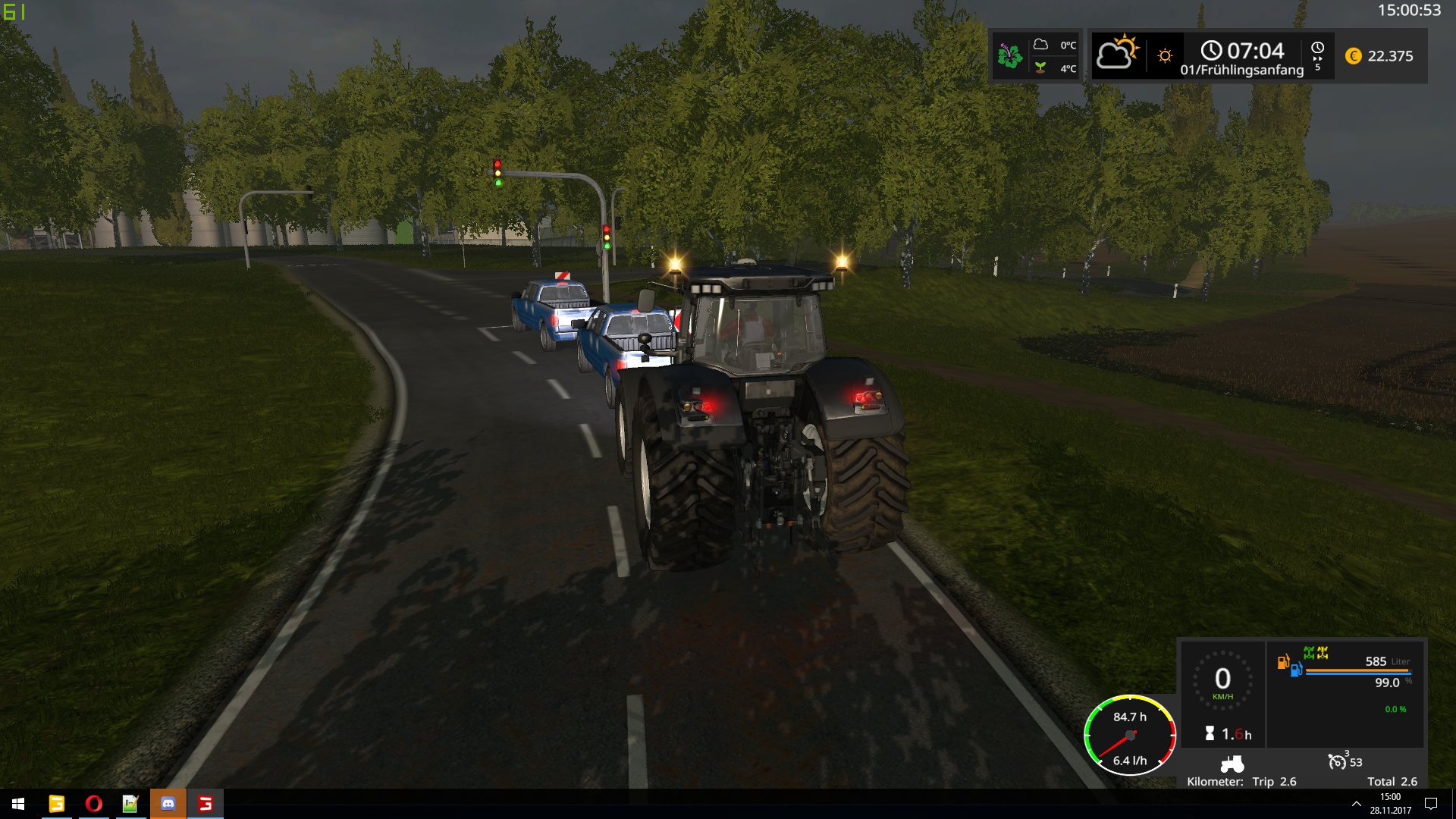Viewport: 1456px width, 819px height.
Task: Click the small orange sun forecast icon
Action: (1165, 56)
